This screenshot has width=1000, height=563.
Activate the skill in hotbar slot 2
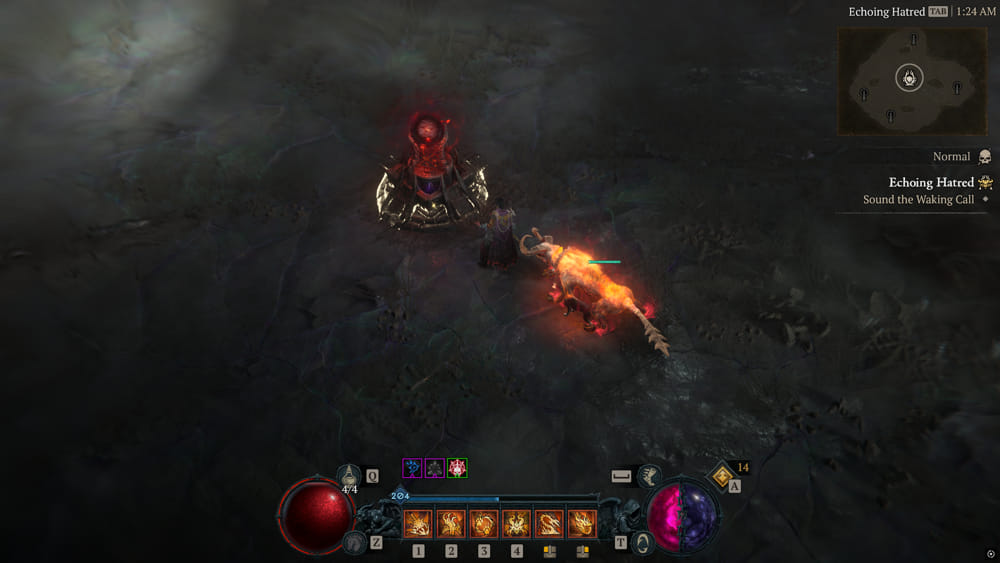pos(451,524)
